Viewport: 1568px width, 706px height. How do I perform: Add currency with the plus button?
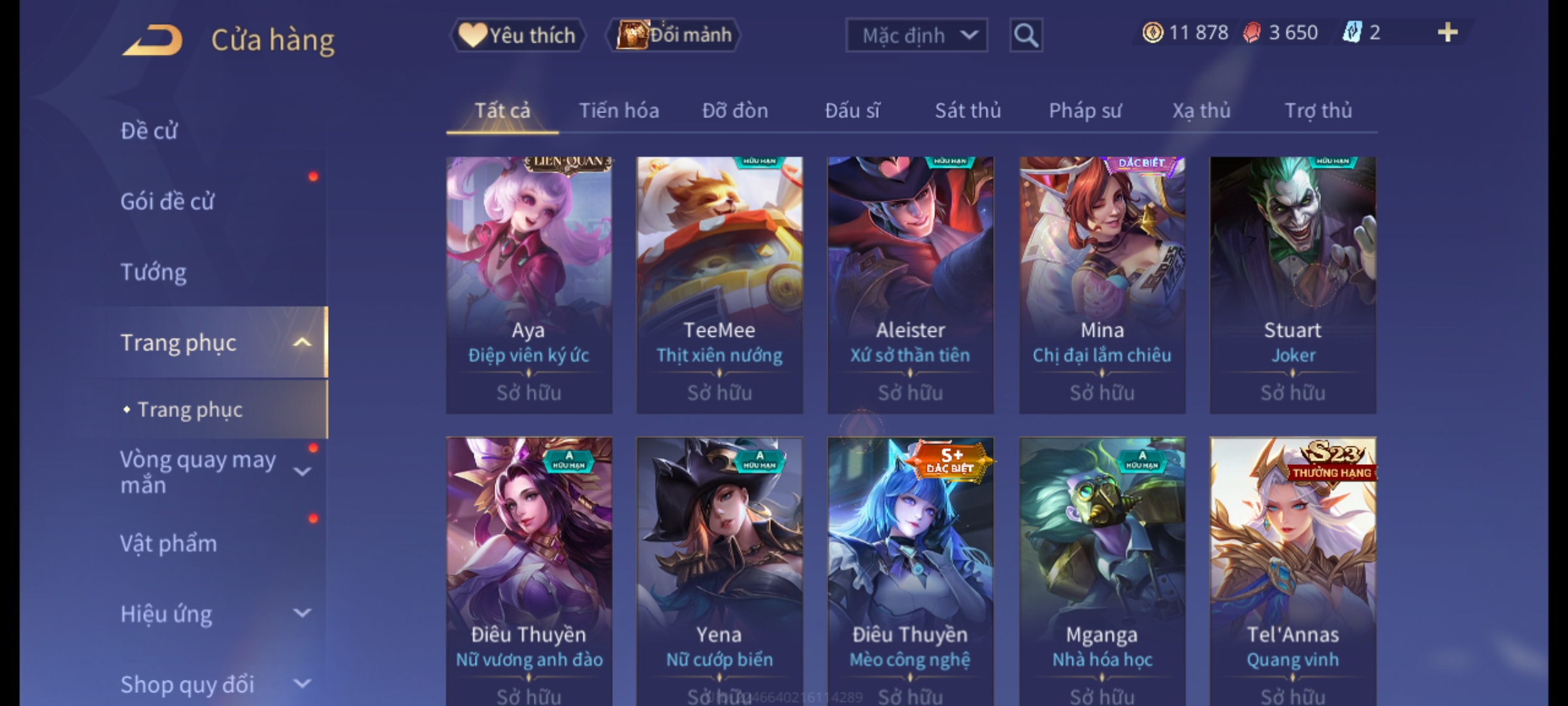[x=1447, y=33]
